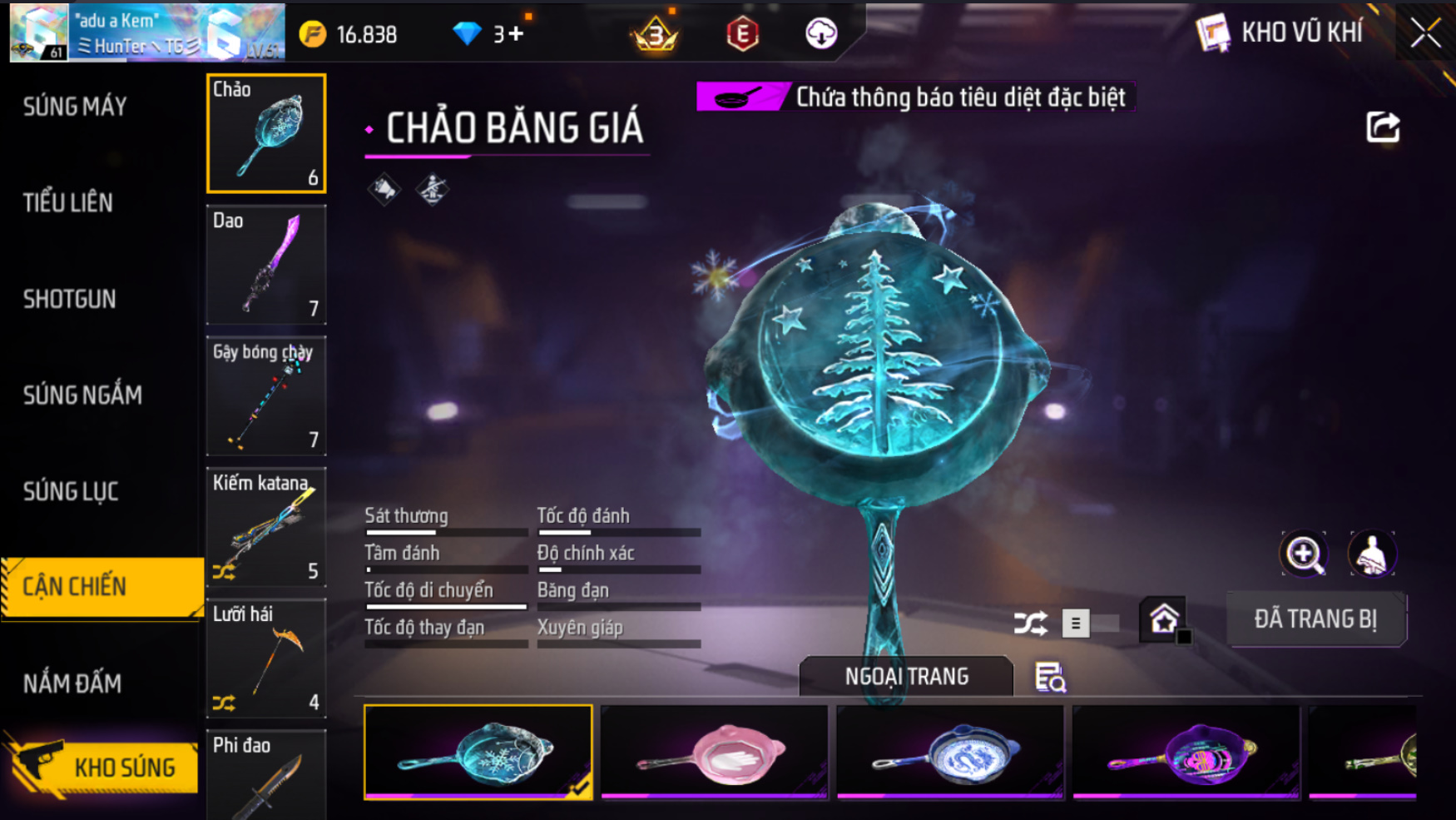
Task: Choose the Gậy bóng chày weapon tile
Action: point(266,396)
